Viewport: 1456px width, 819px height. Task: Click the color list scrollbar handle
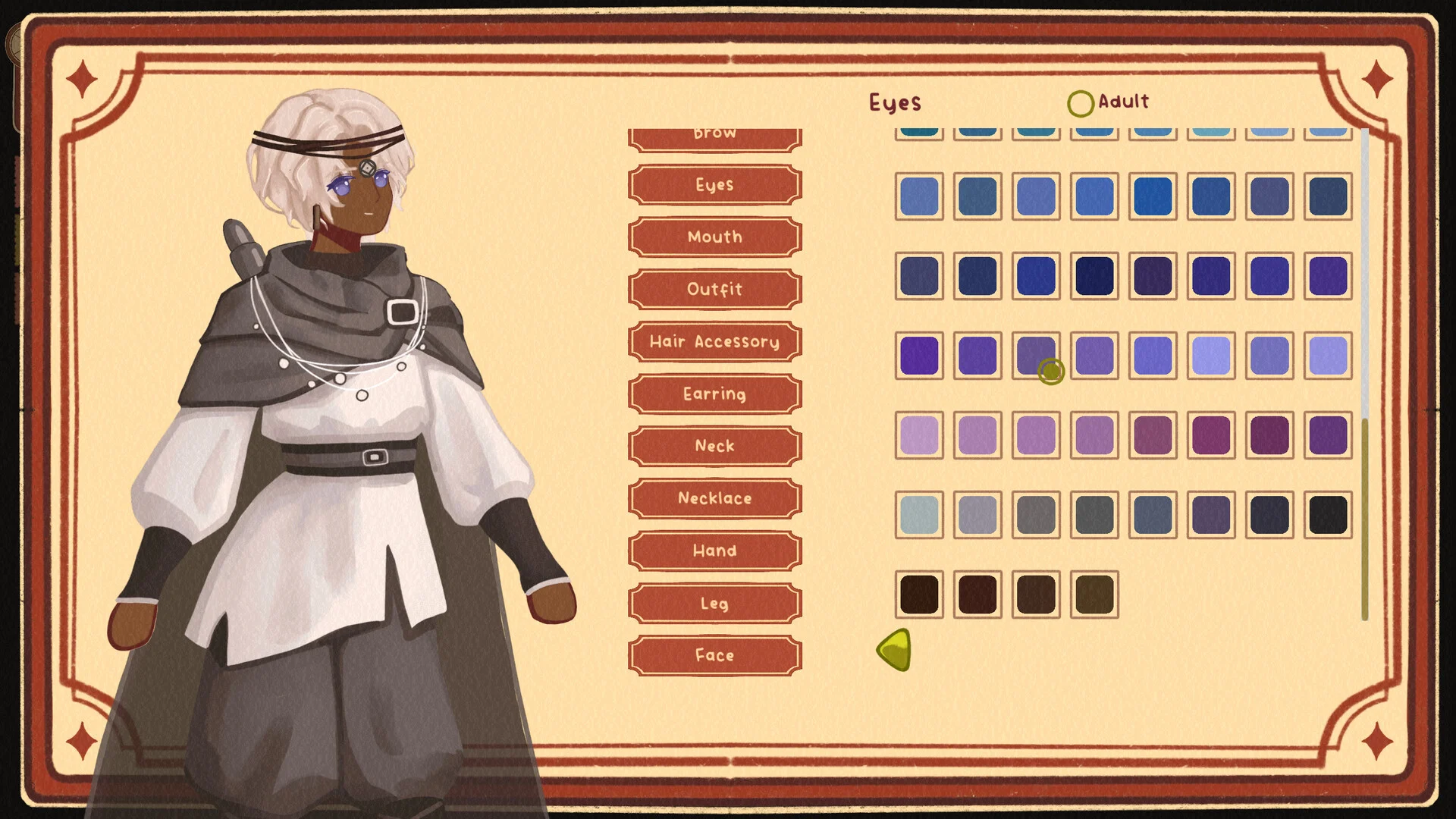pos(1365,519)
